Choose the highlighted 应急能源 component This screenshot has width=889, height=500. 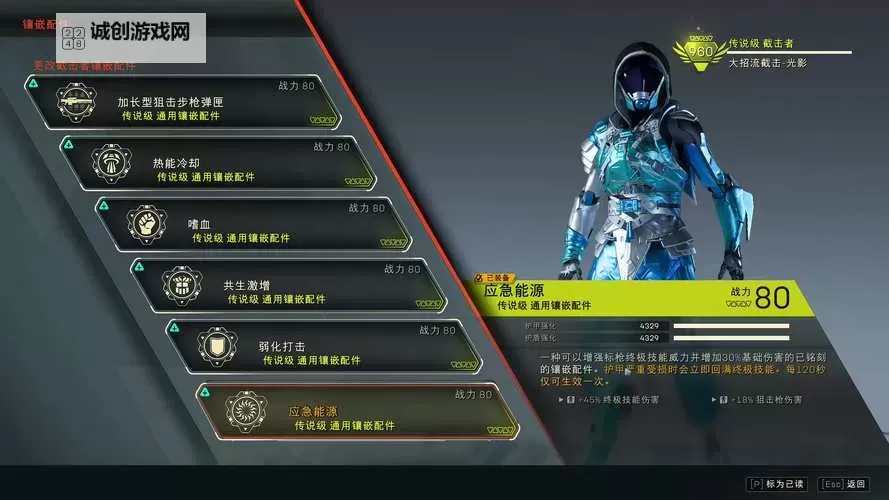pos(357,411)
